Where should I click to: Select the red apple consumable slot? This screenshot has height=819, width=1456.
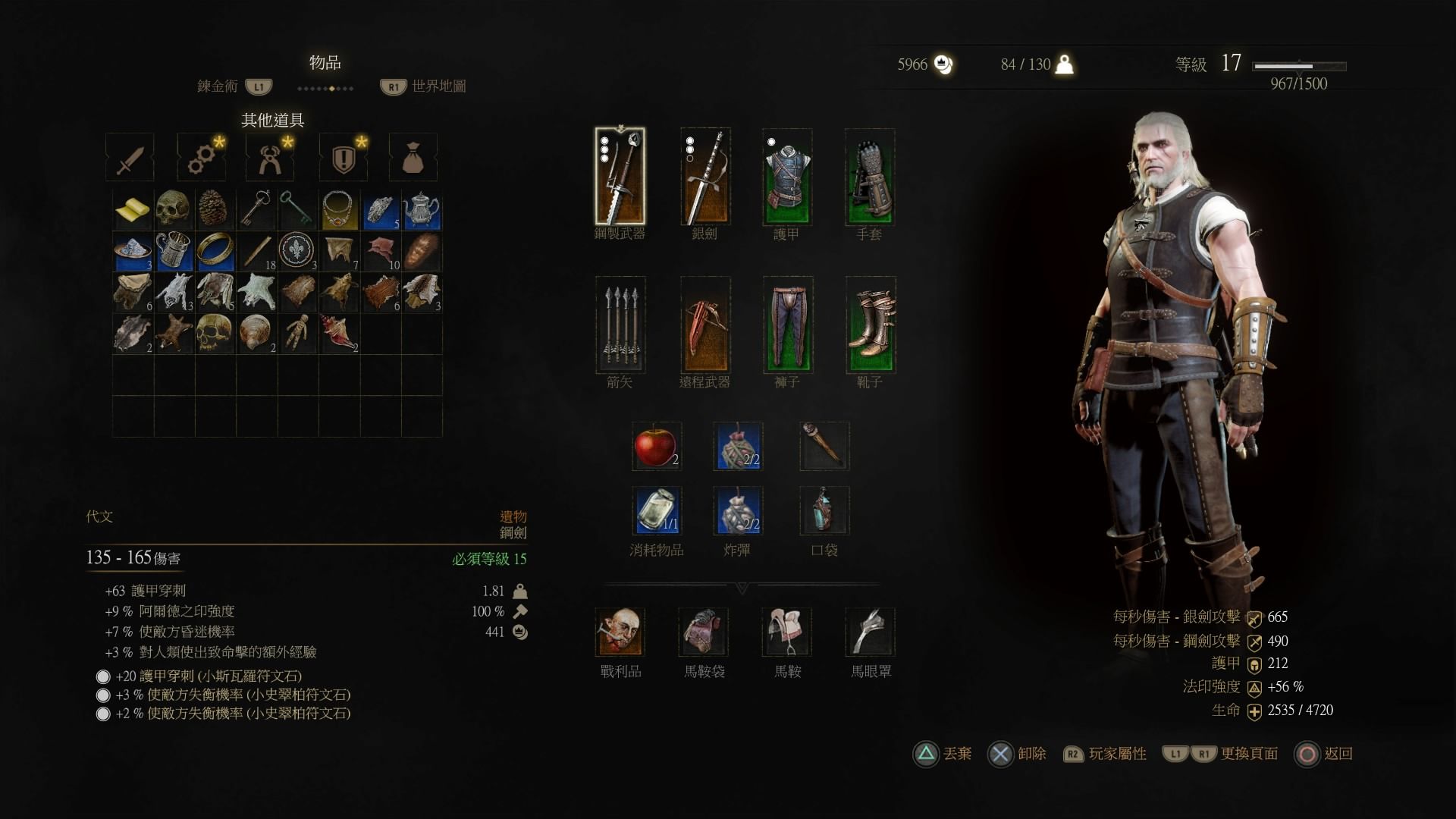point(657,446)
